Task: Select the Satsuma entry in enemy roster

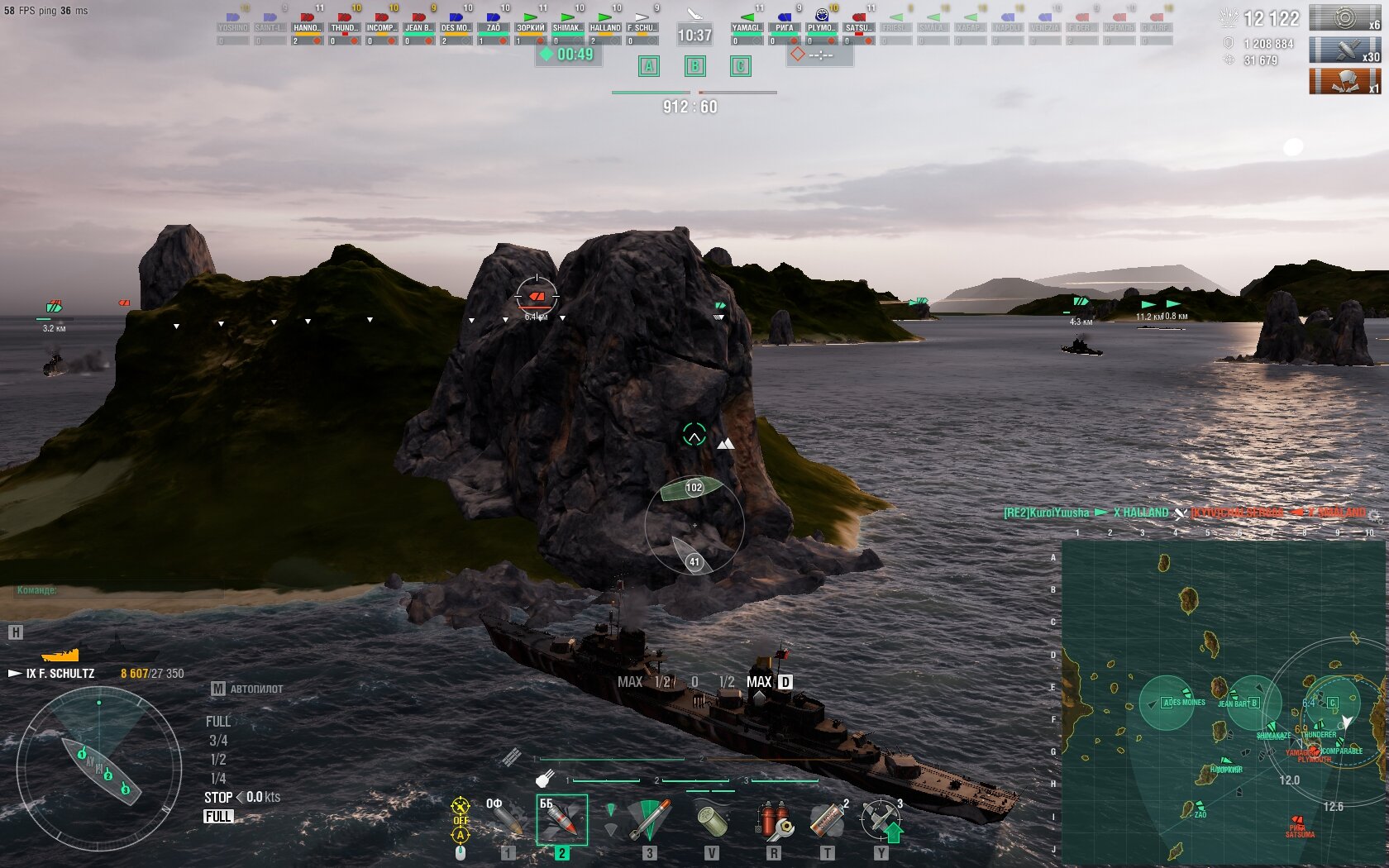Action: pos(858,27)
